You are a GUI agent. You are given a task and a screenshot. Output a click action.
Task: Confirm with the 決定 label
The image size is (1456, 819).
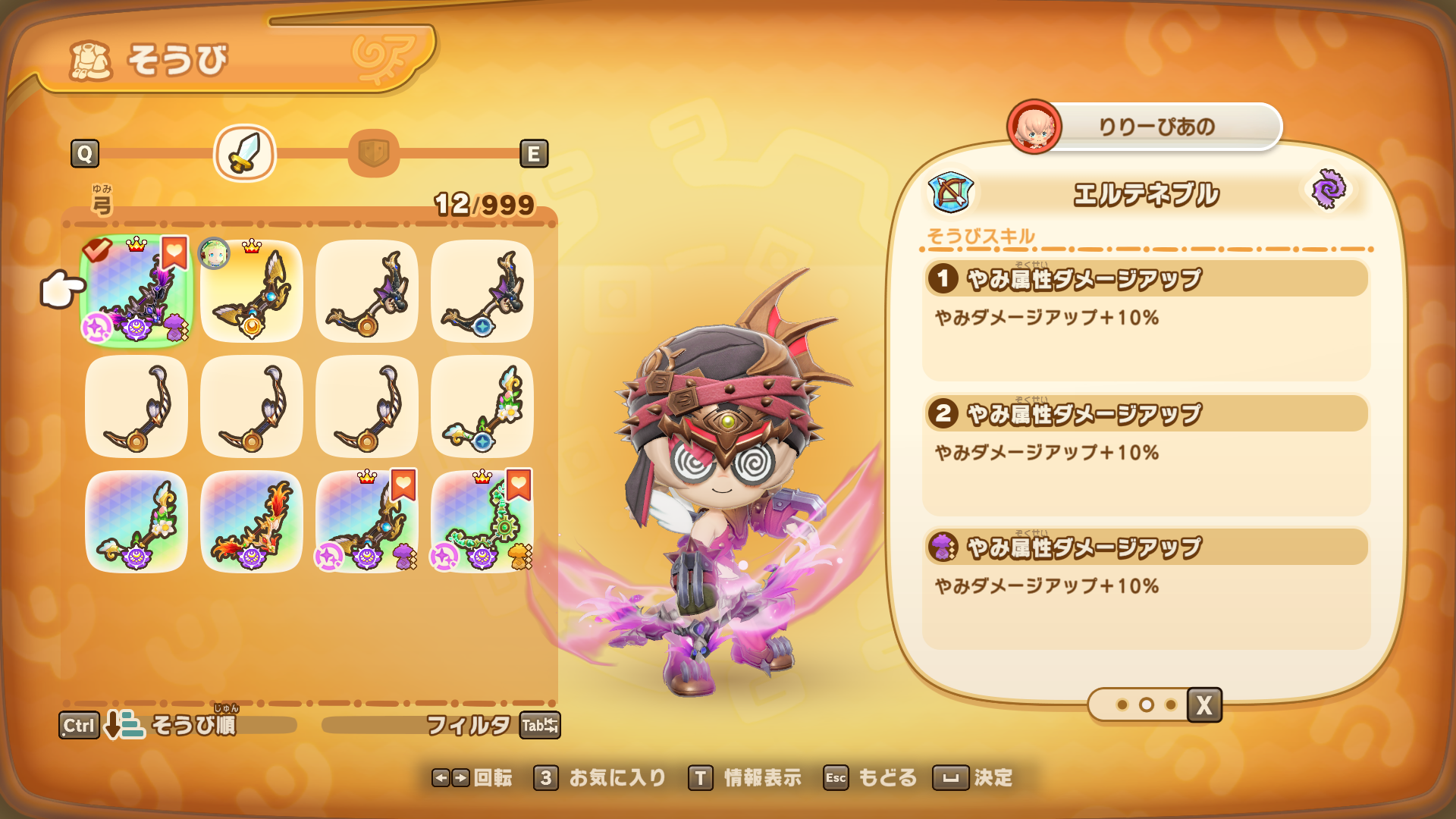(992, 778)
